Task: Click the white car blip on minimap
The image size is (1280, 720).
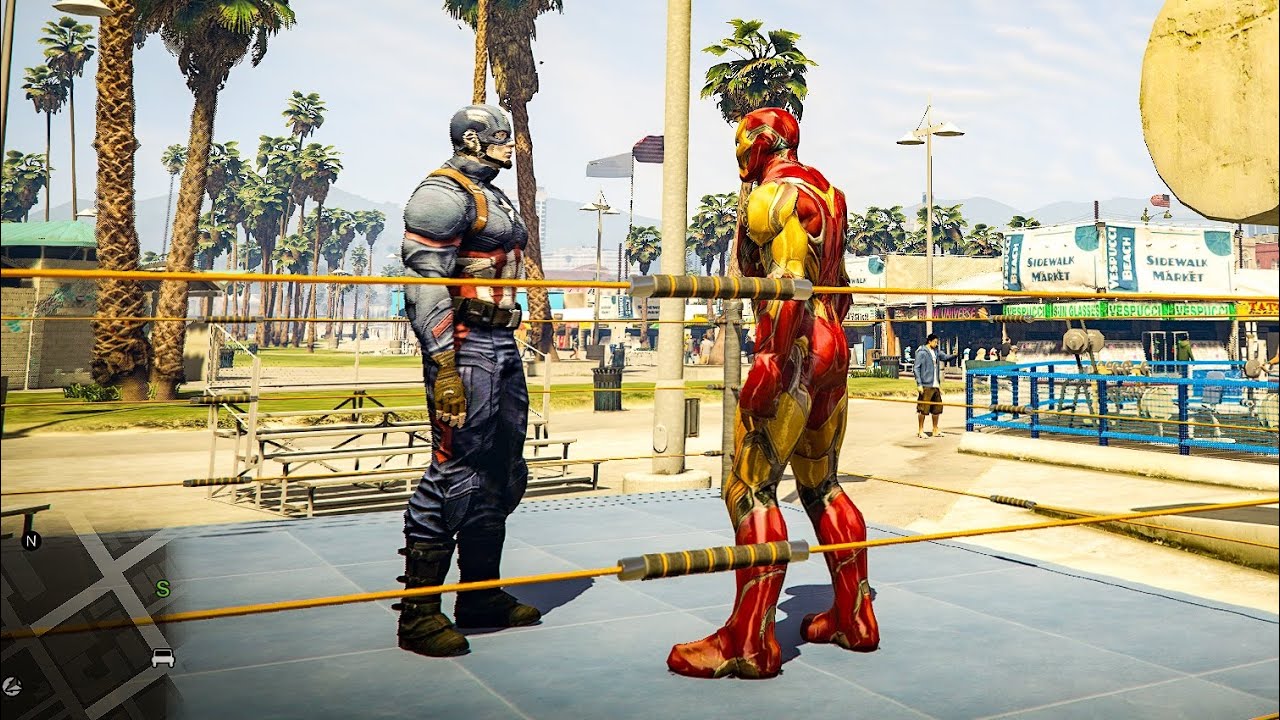Action: [163, 658]
